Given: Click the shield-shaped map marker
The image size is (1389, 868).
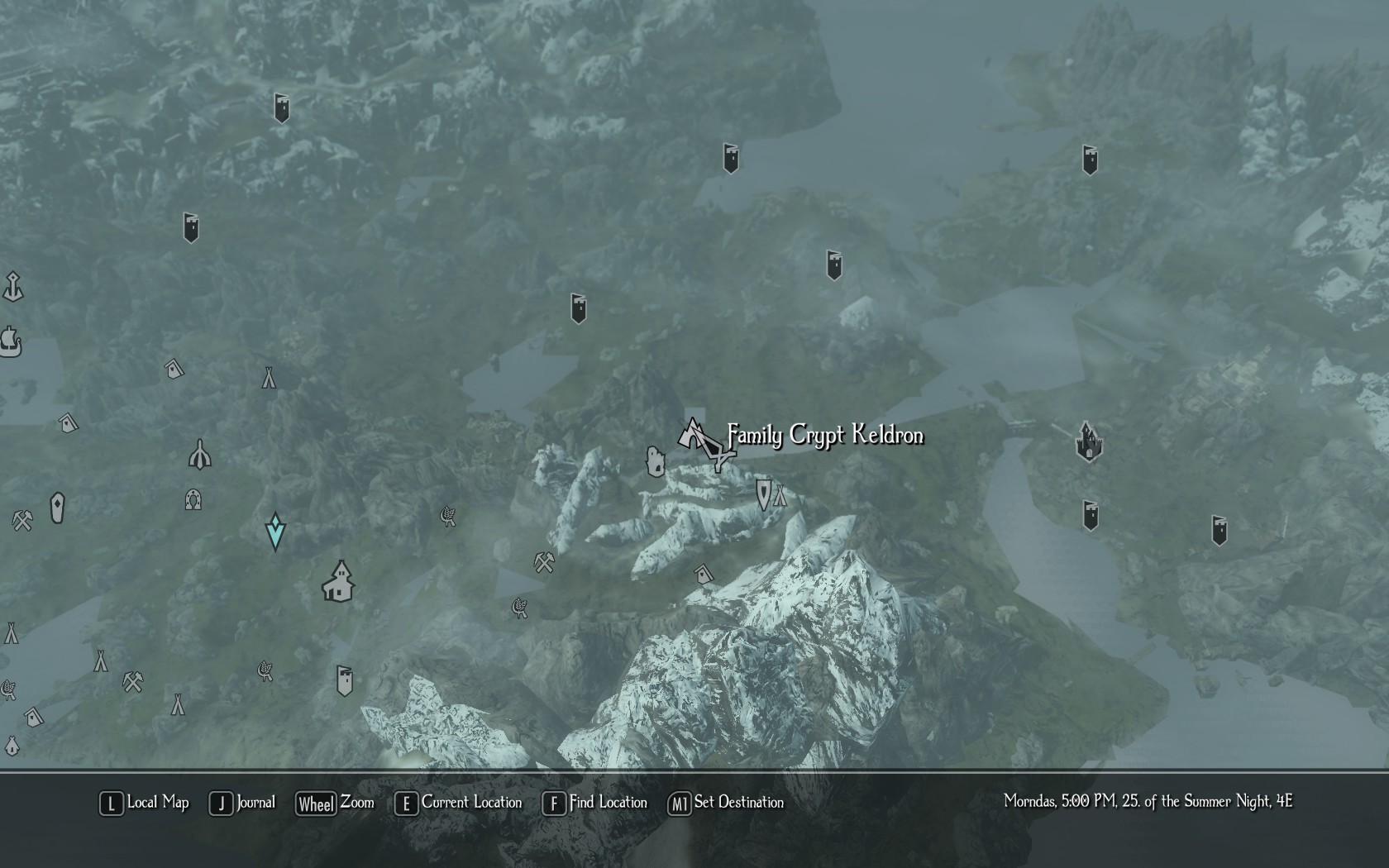Looking at the screenshot, I should click(x=763, y=494).
